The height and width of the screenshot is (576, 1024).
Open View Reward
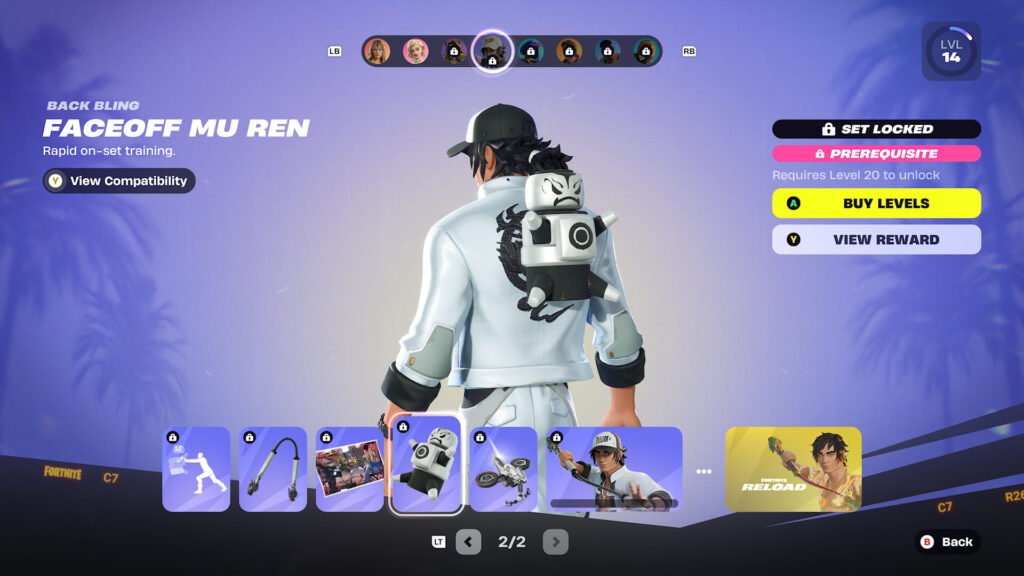pyautogui.click(x=876, y=240)
